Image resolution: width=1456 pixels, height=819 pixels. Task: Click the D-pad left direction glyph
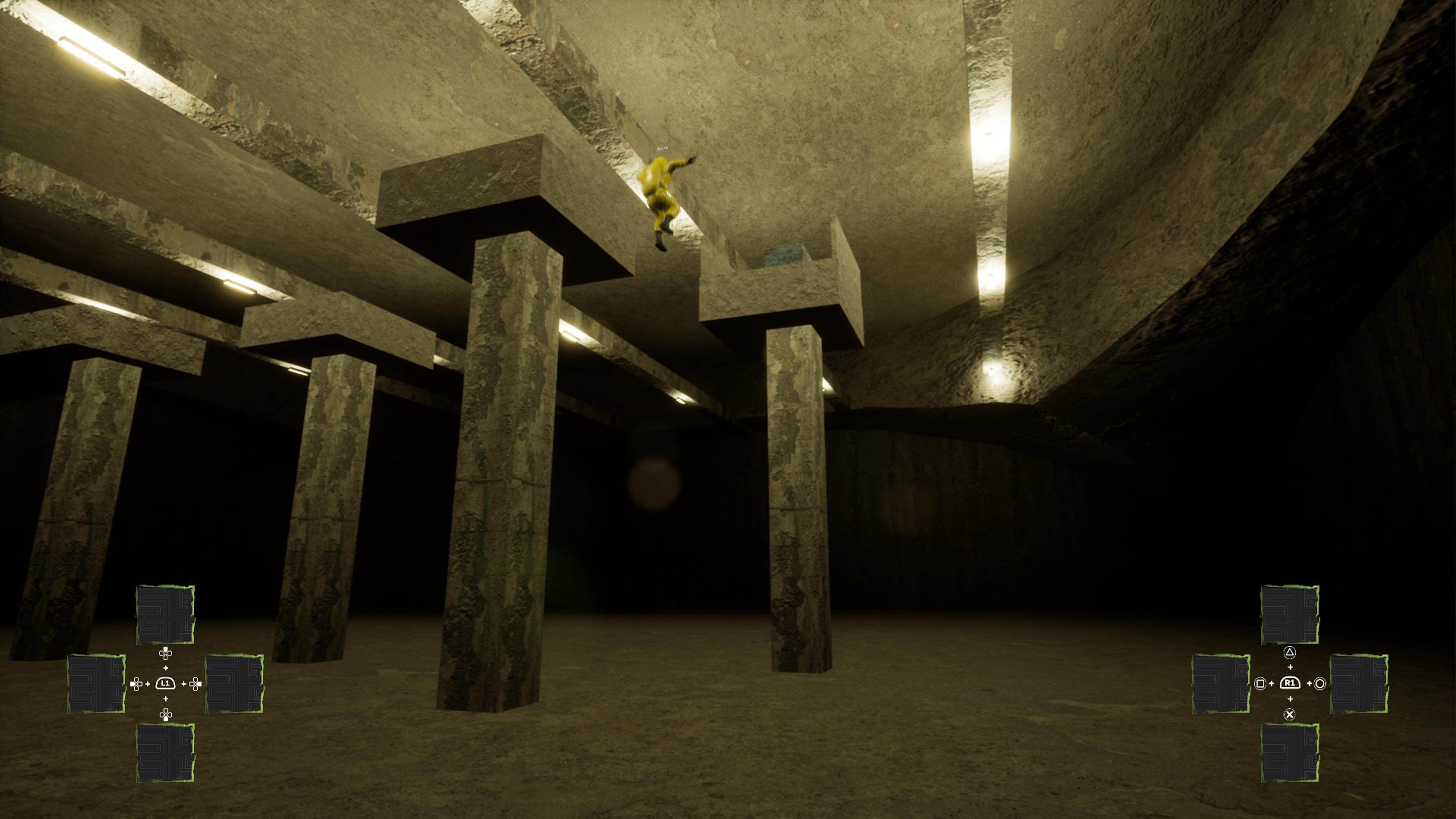(x=136, y=684)
